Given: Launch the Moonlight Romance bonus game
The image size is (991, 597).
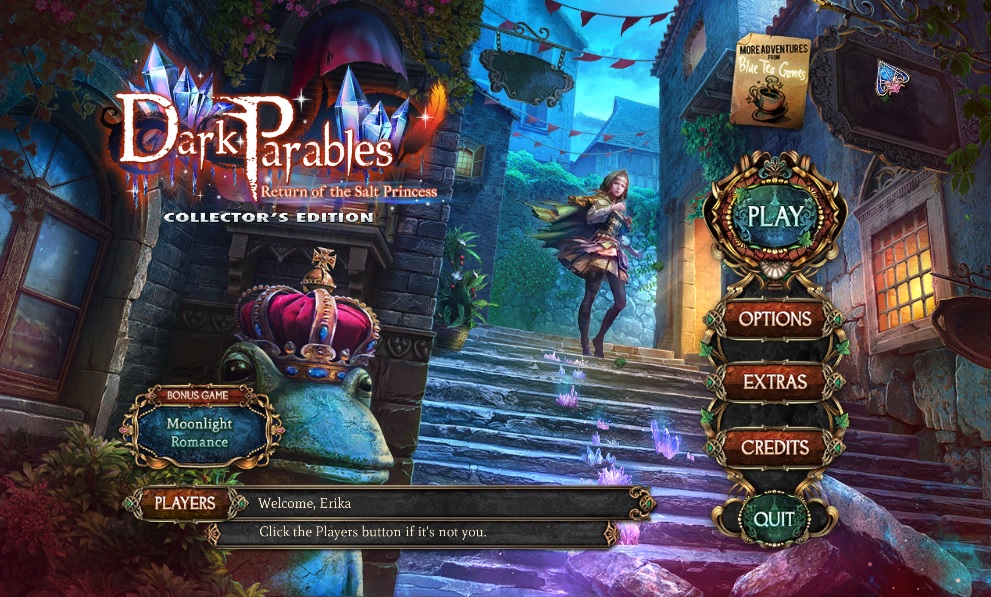Looking at the screenshot, I should (x=198, y=431).
